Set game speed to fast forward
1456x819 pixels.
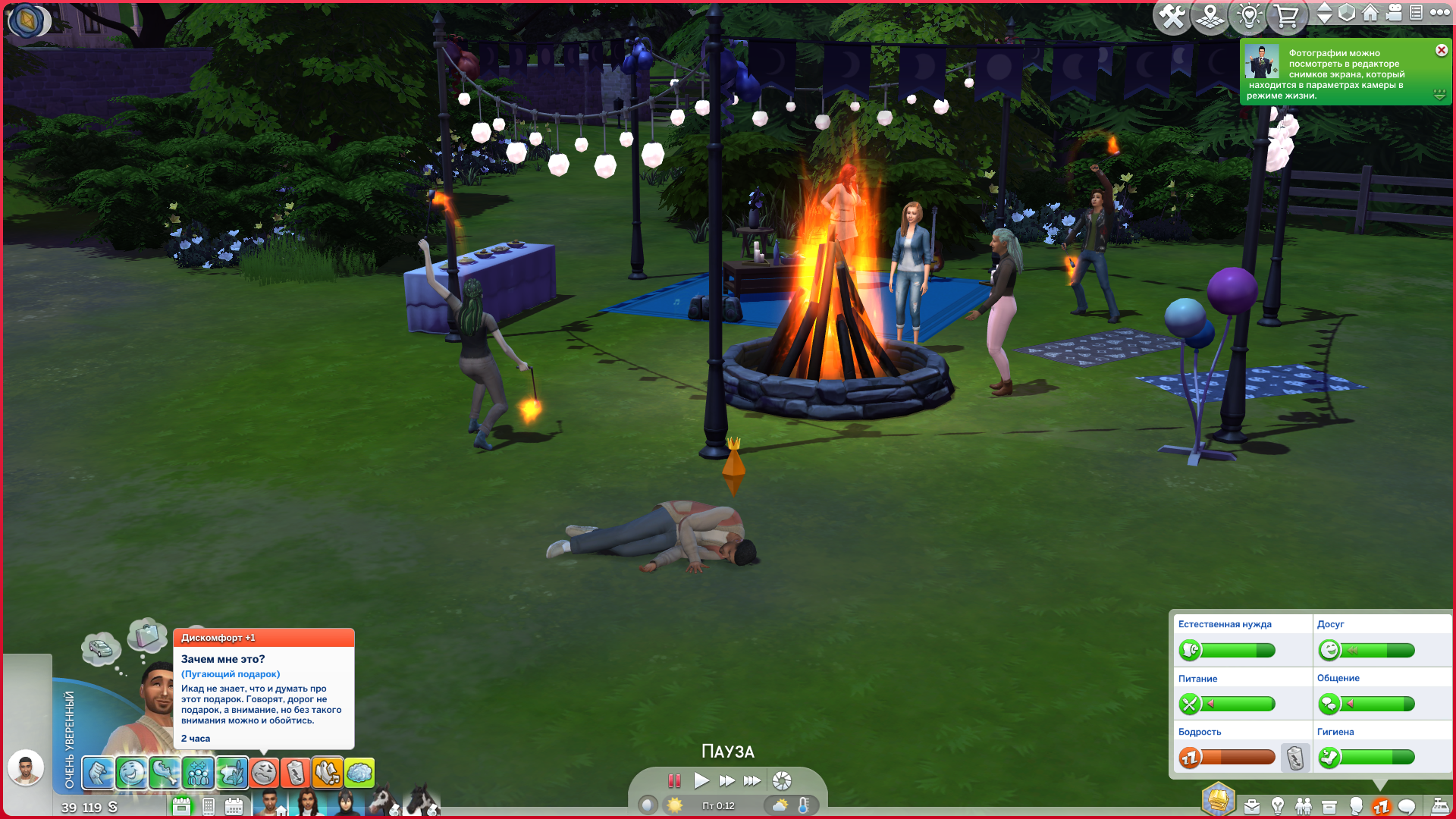(x=726, y=780)
